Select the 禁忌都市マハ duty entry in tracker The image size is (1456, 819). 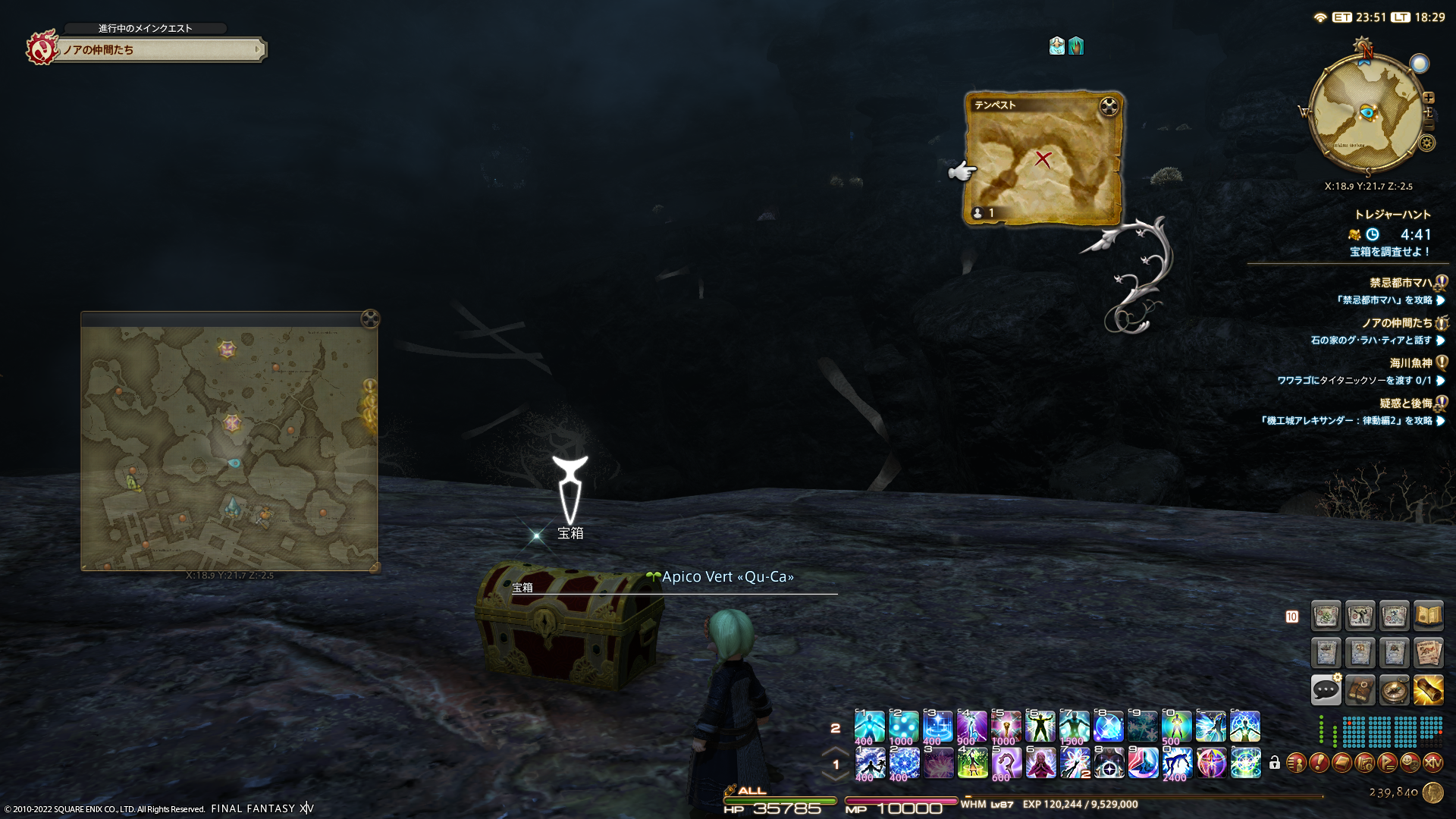(1400, 283)
